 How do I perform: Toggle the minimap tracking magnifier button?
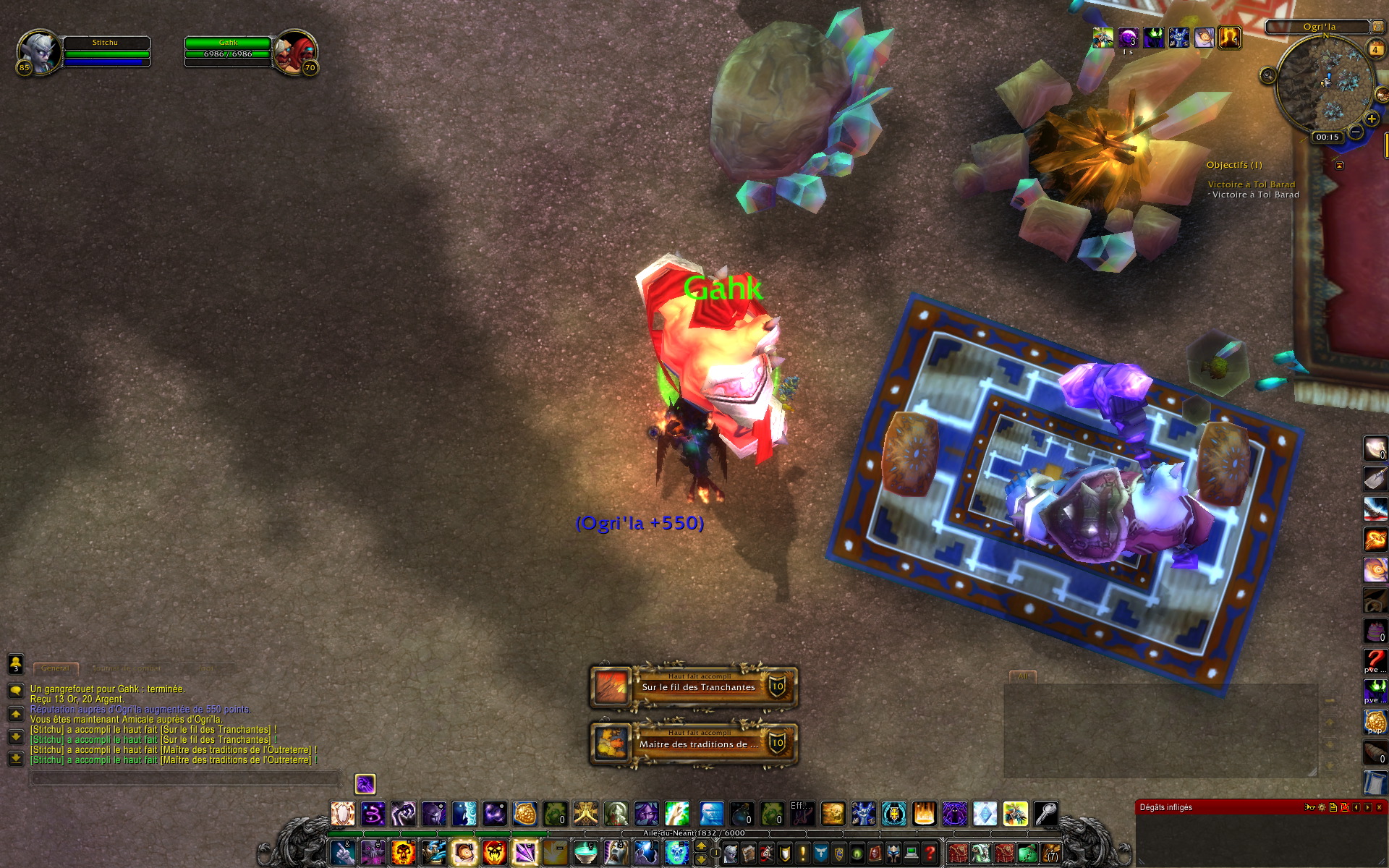pos(1267,75)
